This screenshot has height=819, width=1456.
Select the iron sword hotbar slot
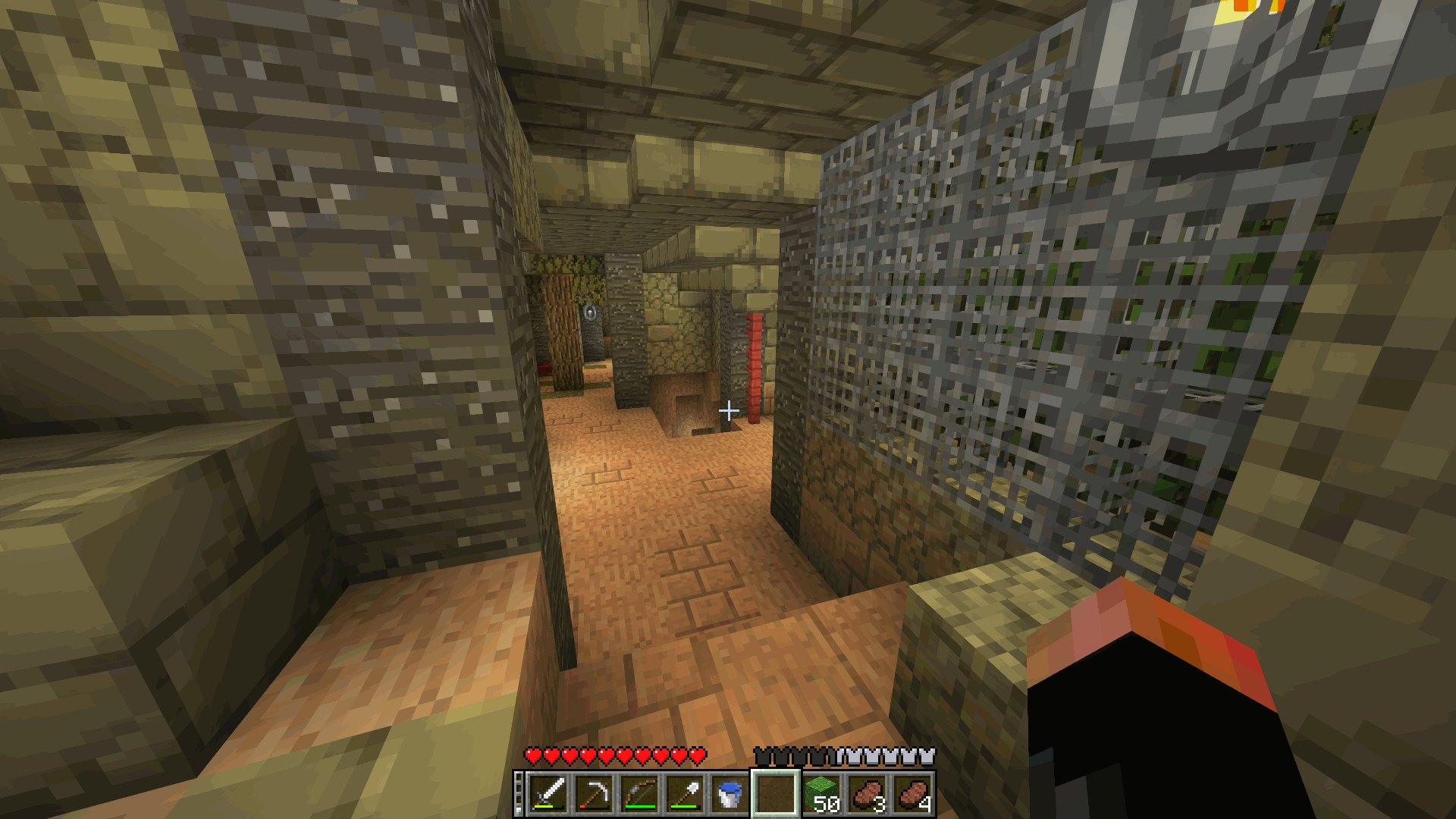coord(548,794)
